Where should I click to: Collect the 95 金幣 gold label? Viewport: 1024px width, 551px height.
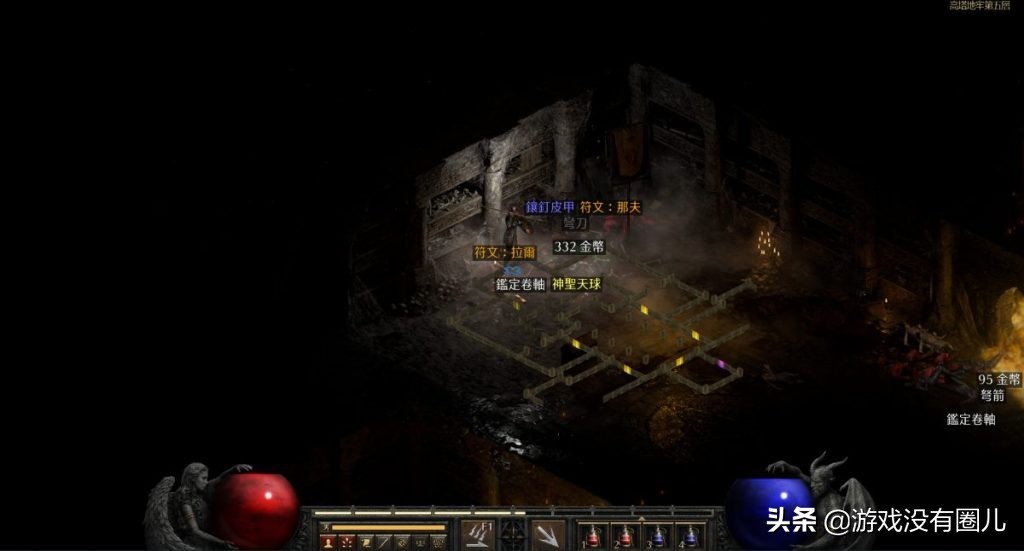[999, 380]
